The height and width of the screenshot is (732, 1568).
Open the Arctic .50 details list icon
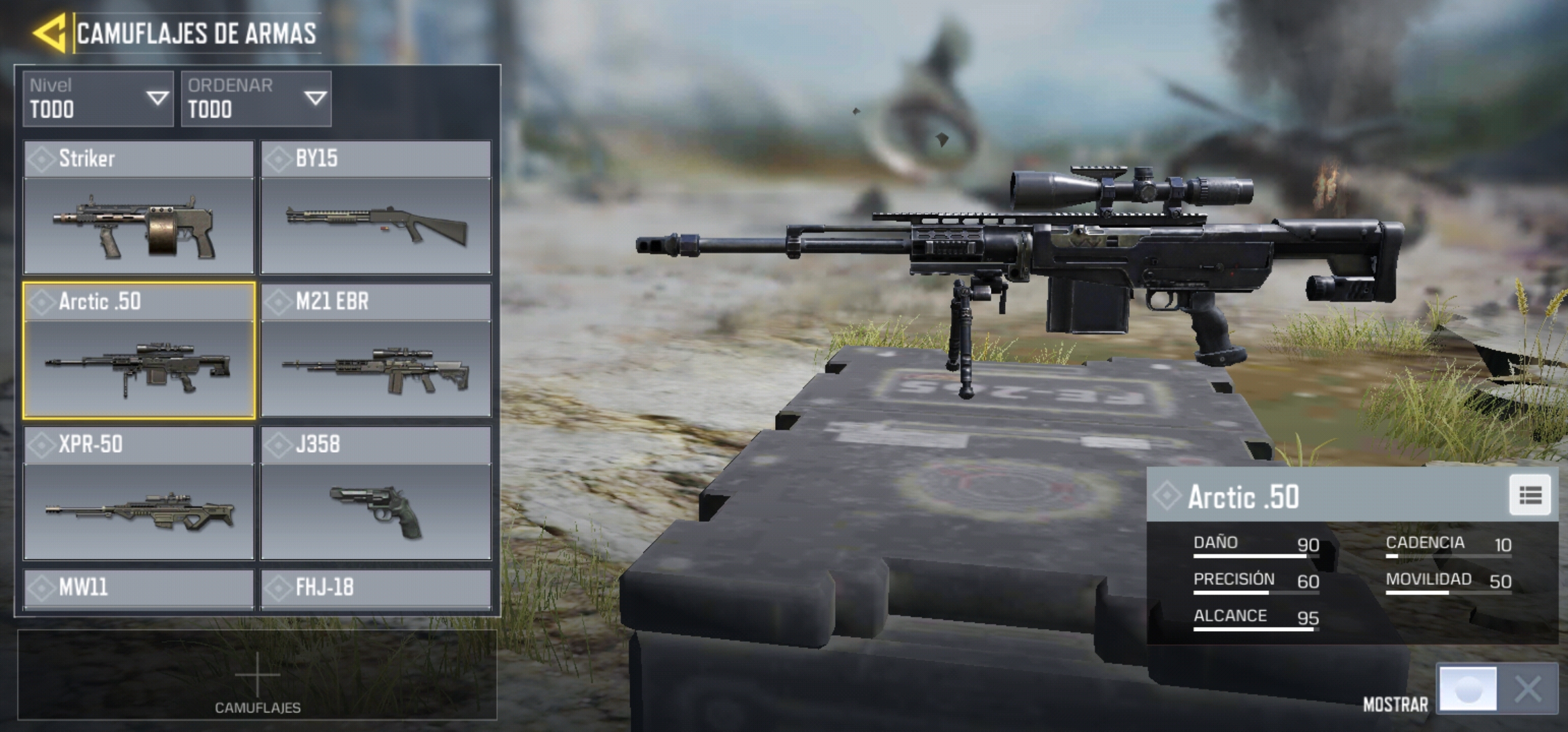pyautogui.click(x=1529, y=495)
